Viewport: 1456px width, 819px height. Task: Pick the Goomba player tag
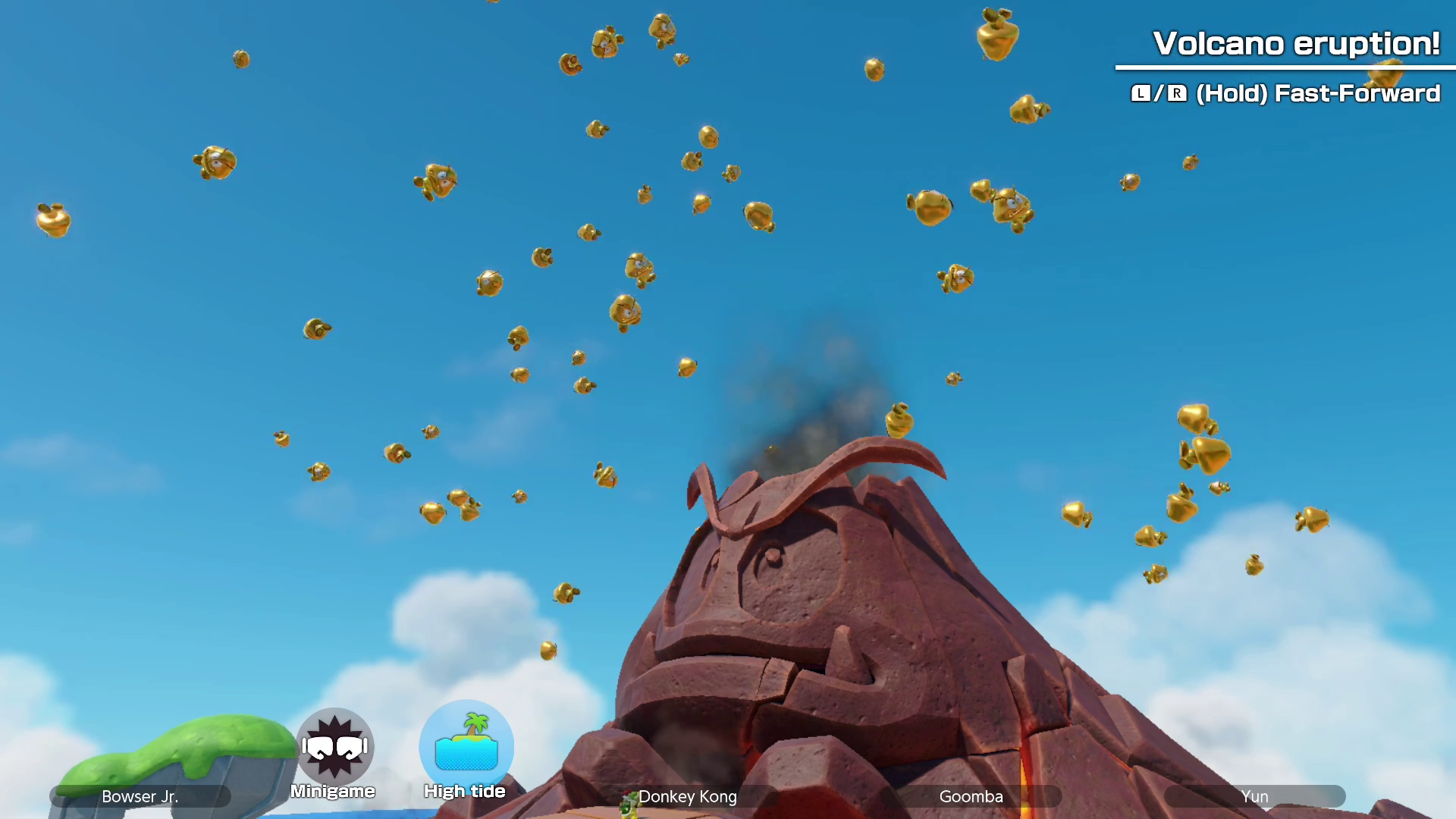coord(971,796)
